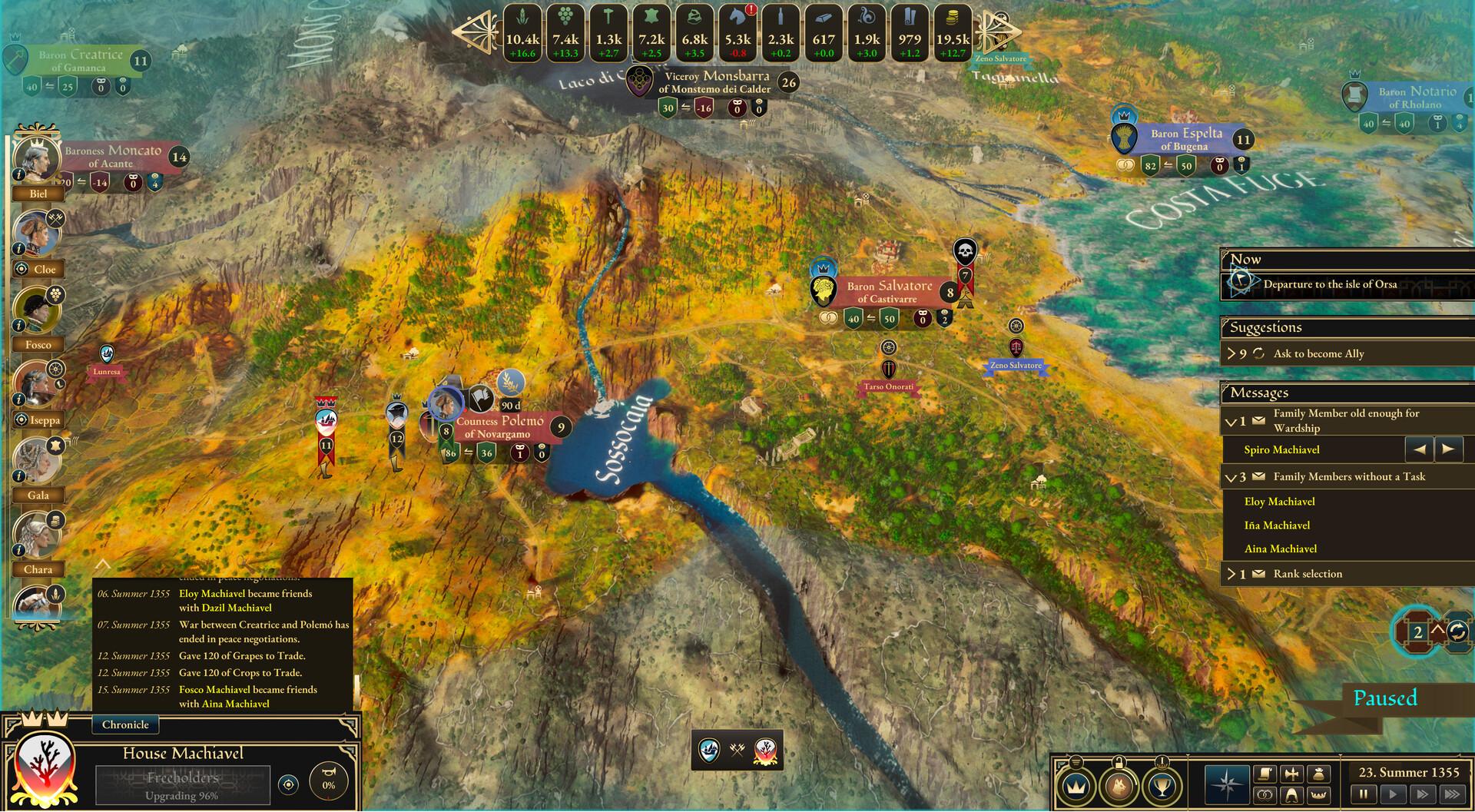
Task: Click the padlock above the dog emblem
Action: pyautogui.click(x=1119, y=763)
